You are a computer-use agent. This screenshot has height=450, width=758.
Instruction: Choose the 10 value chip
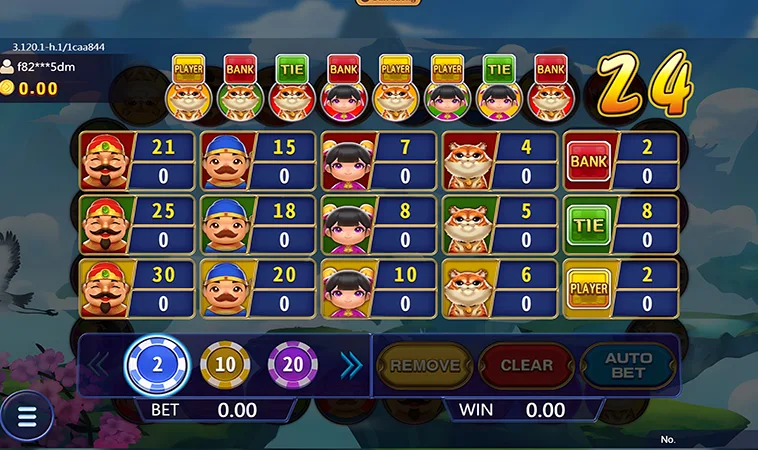point(225,365)
